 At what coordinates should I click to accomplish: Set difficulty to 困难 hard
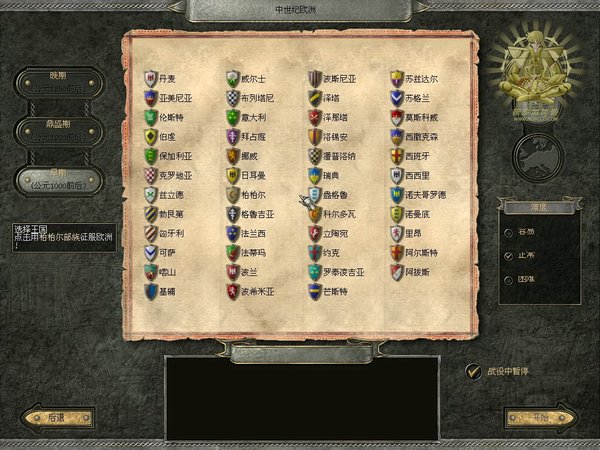pyautogui.click(x=510, y=276)
